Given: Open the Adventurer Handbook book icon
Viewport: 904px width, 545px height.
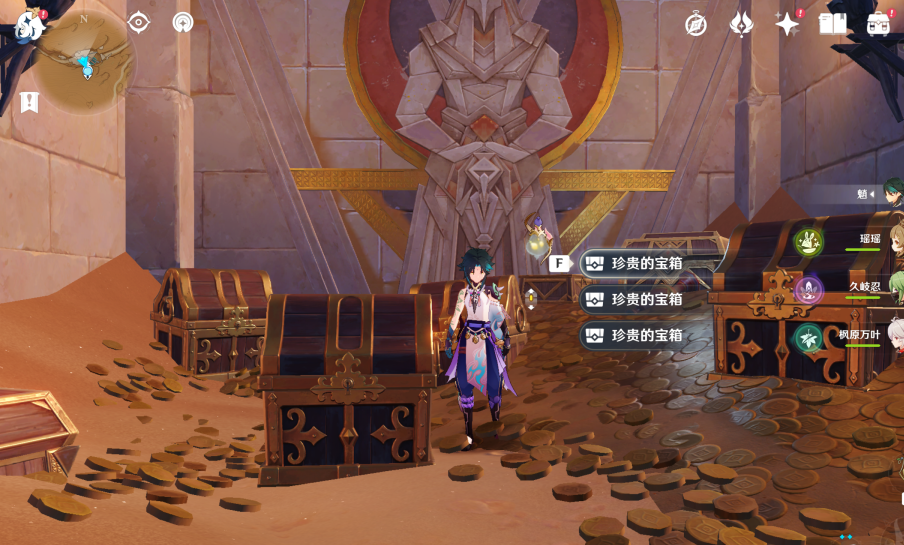Looking at the screenshot, I should point(833,23).
